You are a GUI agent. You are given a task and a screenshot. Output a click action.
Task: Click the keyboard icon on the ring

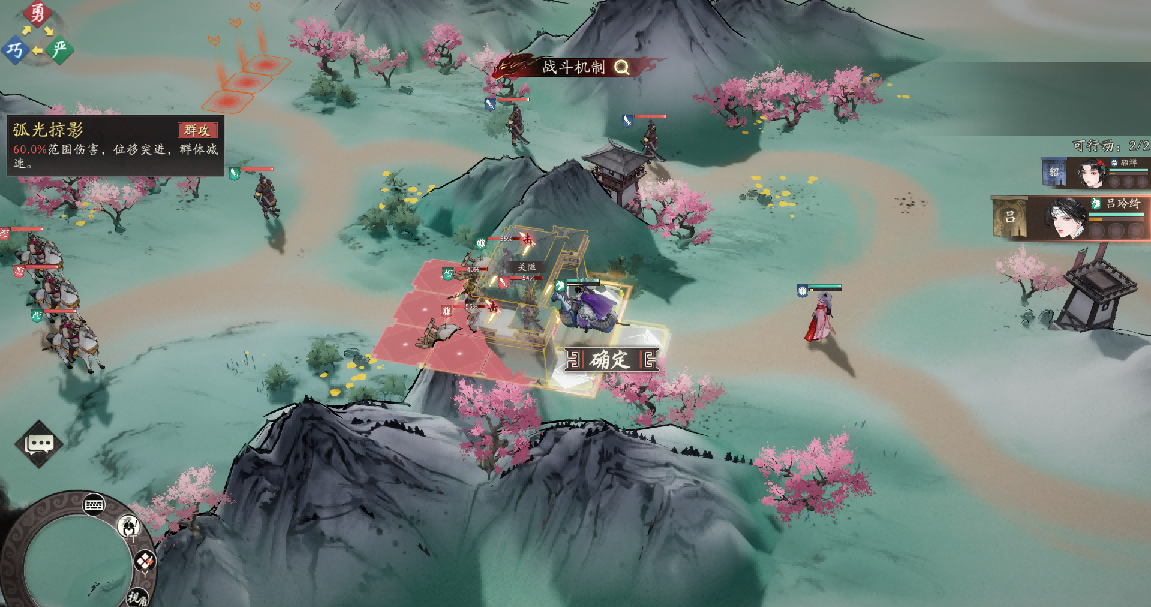tap(96, 503)
